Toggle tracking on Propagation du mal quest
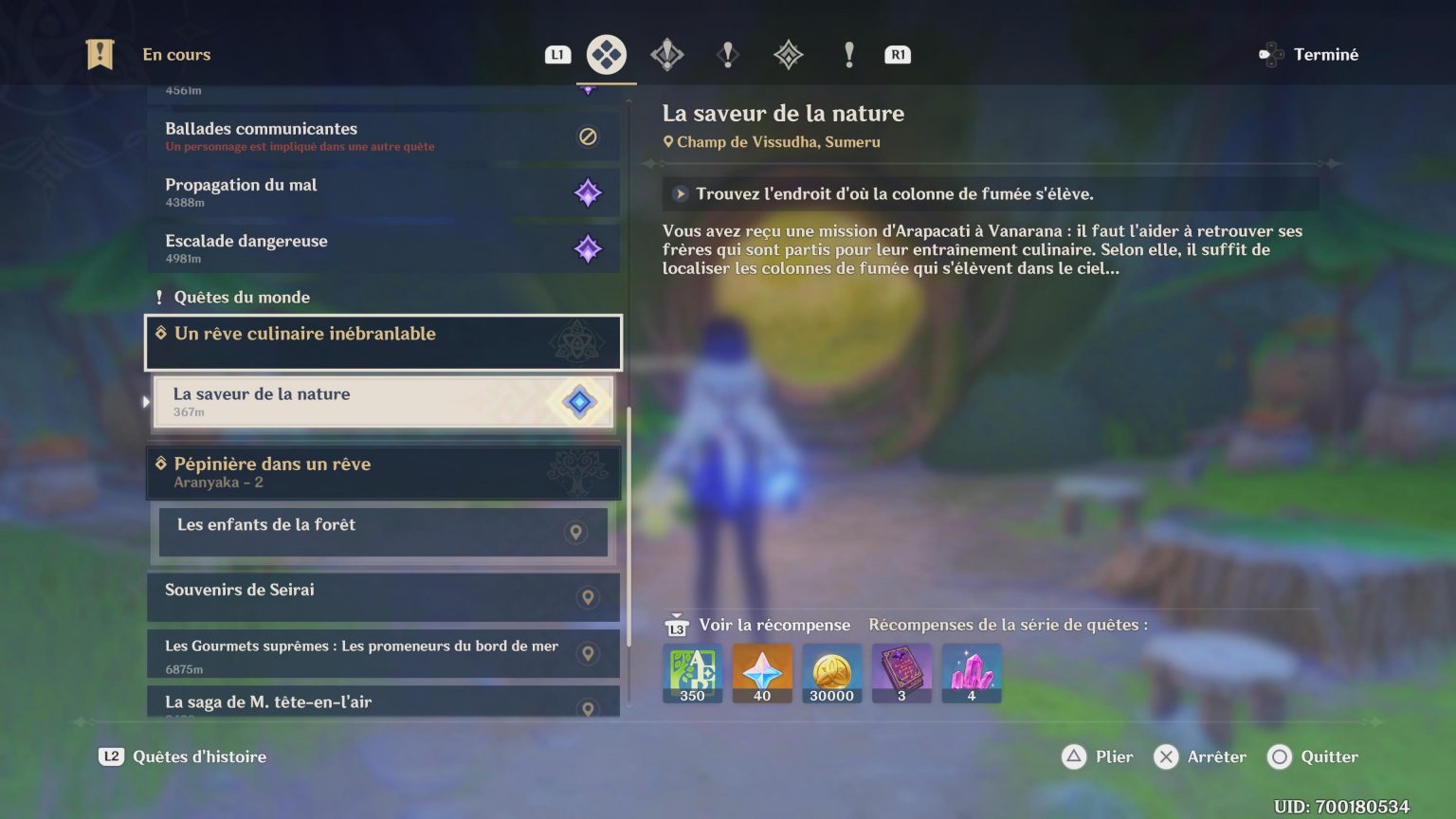Screen dimensions: 1456x819 click(x=588, y=192)
